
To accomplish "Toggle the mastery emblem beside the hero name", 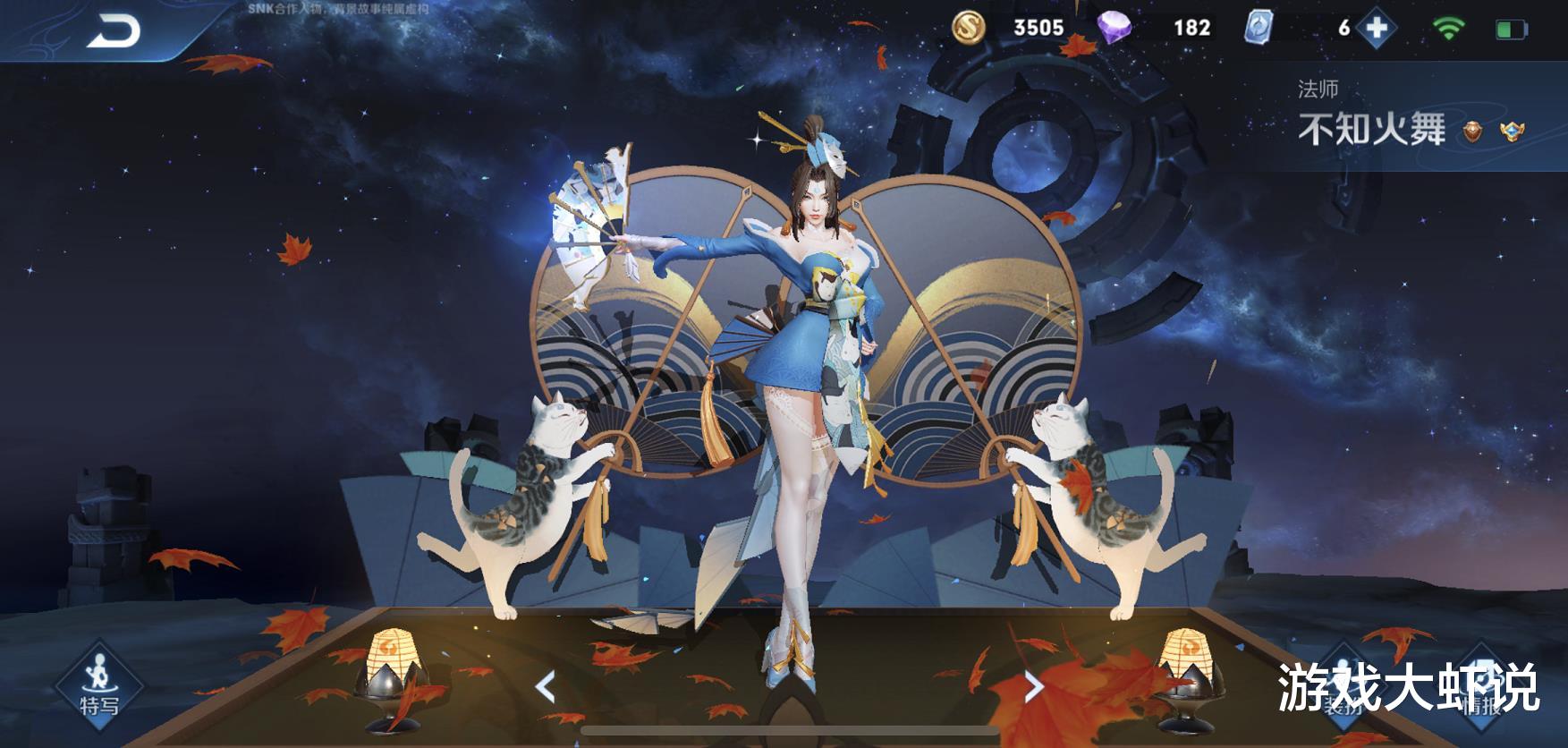I will [1511, 132].
